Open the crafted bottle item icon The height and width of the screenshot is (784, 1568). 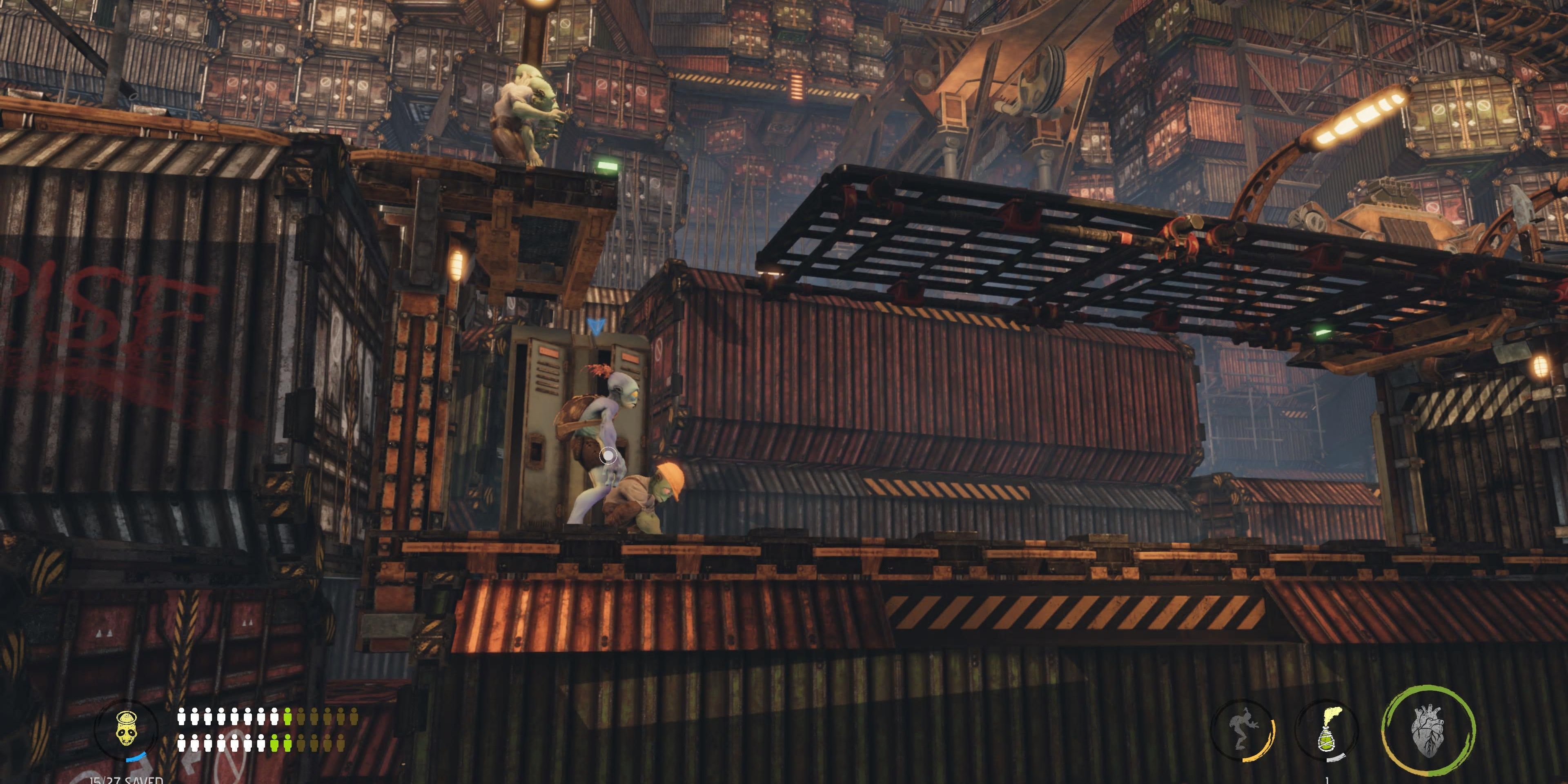pos(1327,731)
